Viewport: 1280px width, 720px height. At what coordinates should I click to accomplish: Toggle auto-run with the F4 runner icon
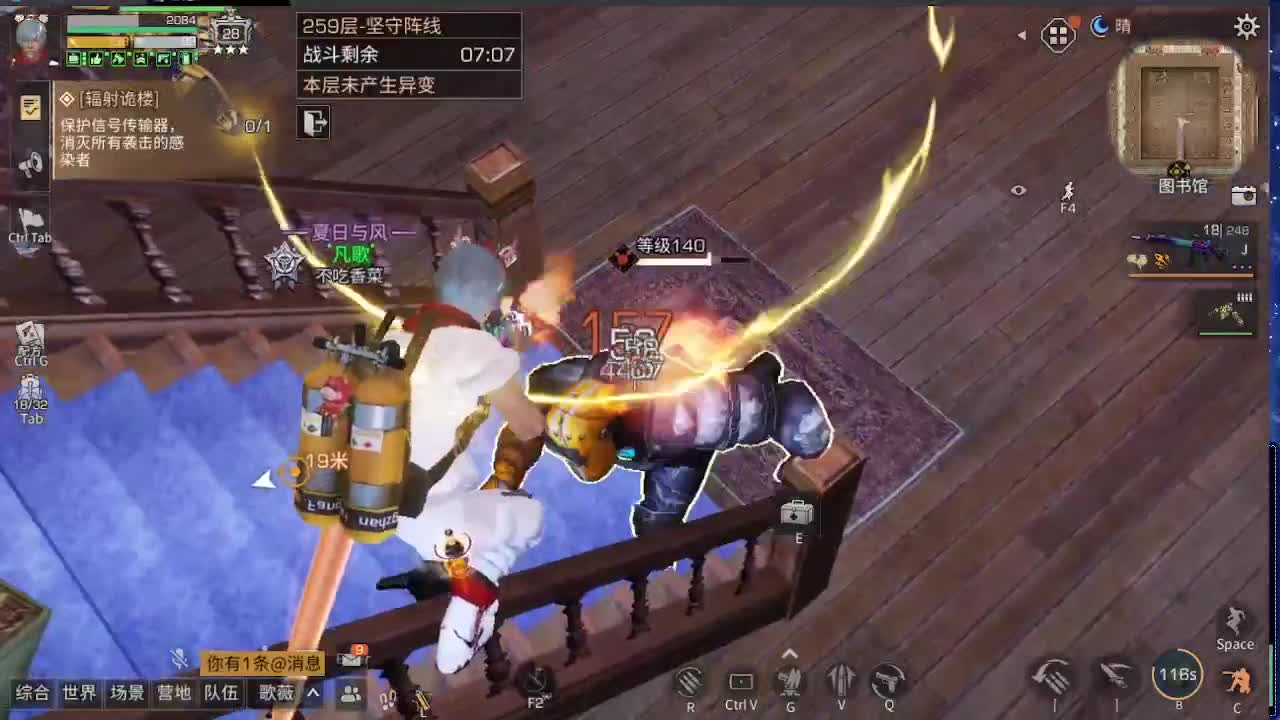coord(1068,193)
